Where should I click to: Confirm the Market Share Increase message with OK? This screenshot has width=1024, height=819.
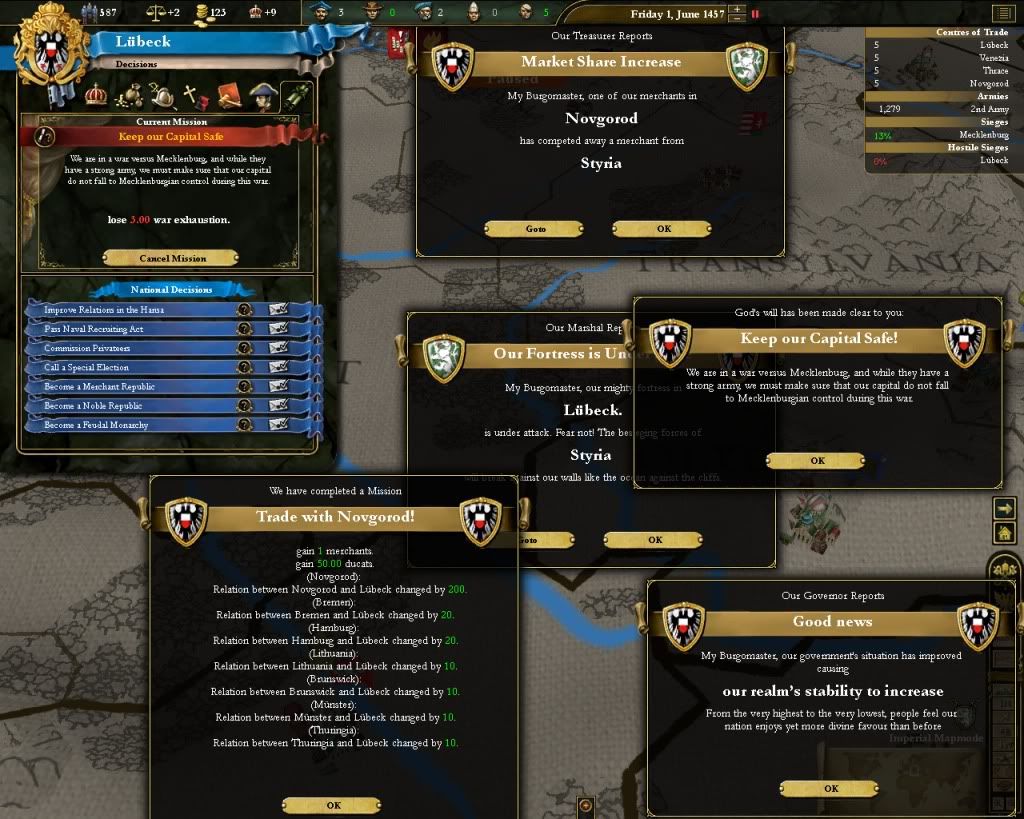(x=663, y=229)
